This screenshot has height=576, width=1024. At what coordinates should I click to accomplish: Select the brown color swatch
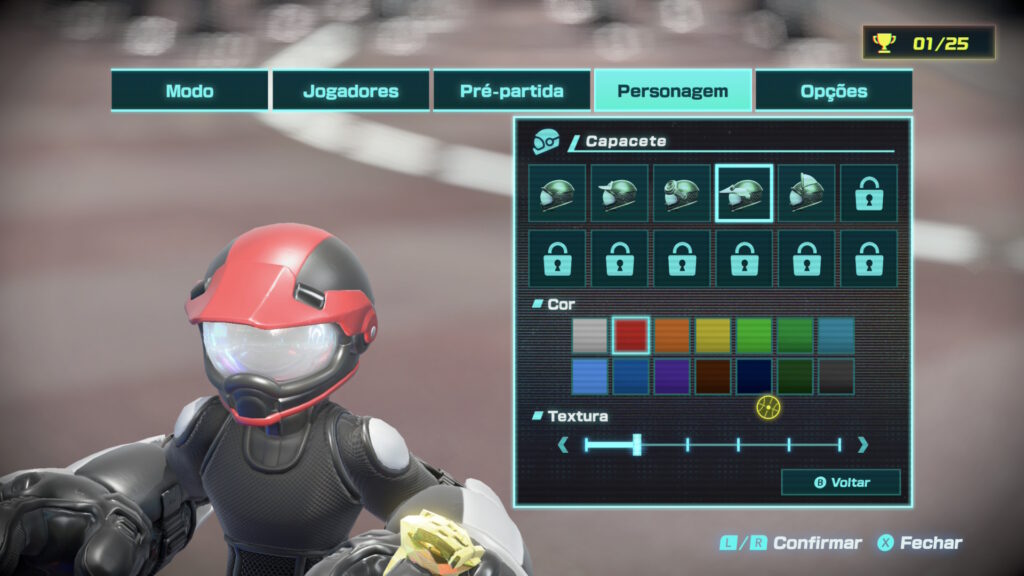[713, 376]
